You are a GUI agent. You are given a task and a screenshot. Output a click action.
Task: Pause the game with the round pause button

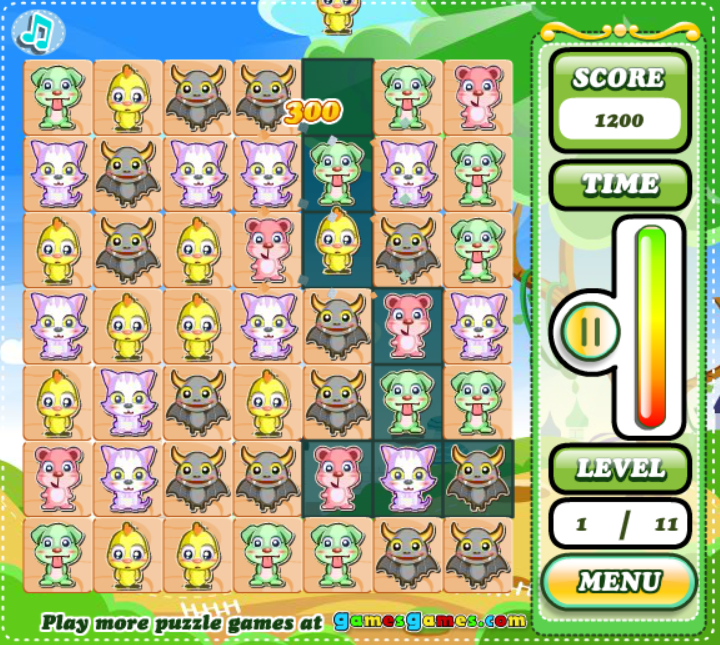590,332
